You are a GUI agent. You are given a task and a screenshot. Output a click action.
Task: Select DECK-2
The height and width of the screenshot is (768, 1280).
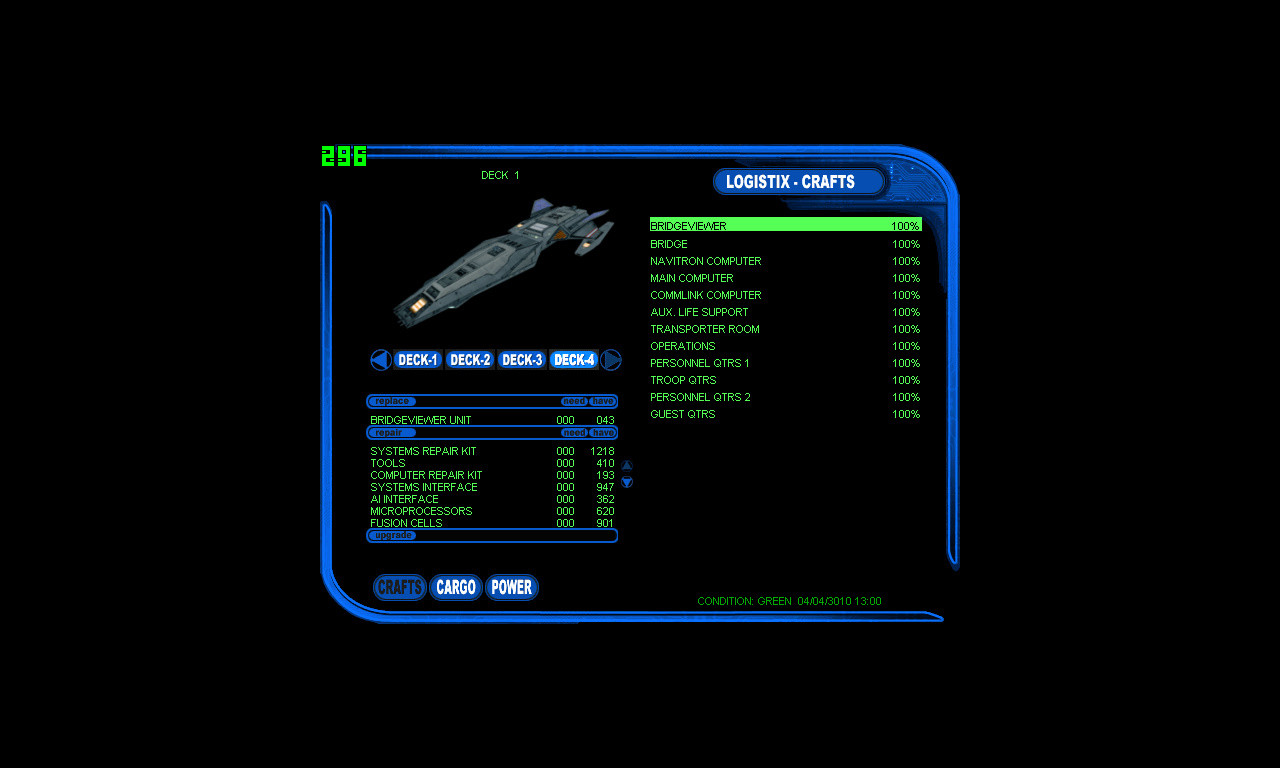469,359
